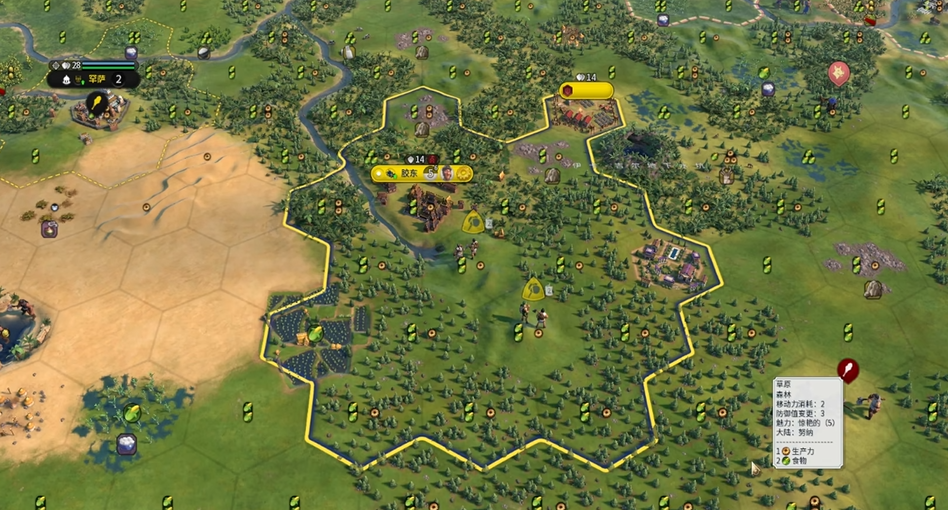Screen dimensions: 948x510
Task: Select the yellow unit flag in the open grassland
Action: [533, 290]
